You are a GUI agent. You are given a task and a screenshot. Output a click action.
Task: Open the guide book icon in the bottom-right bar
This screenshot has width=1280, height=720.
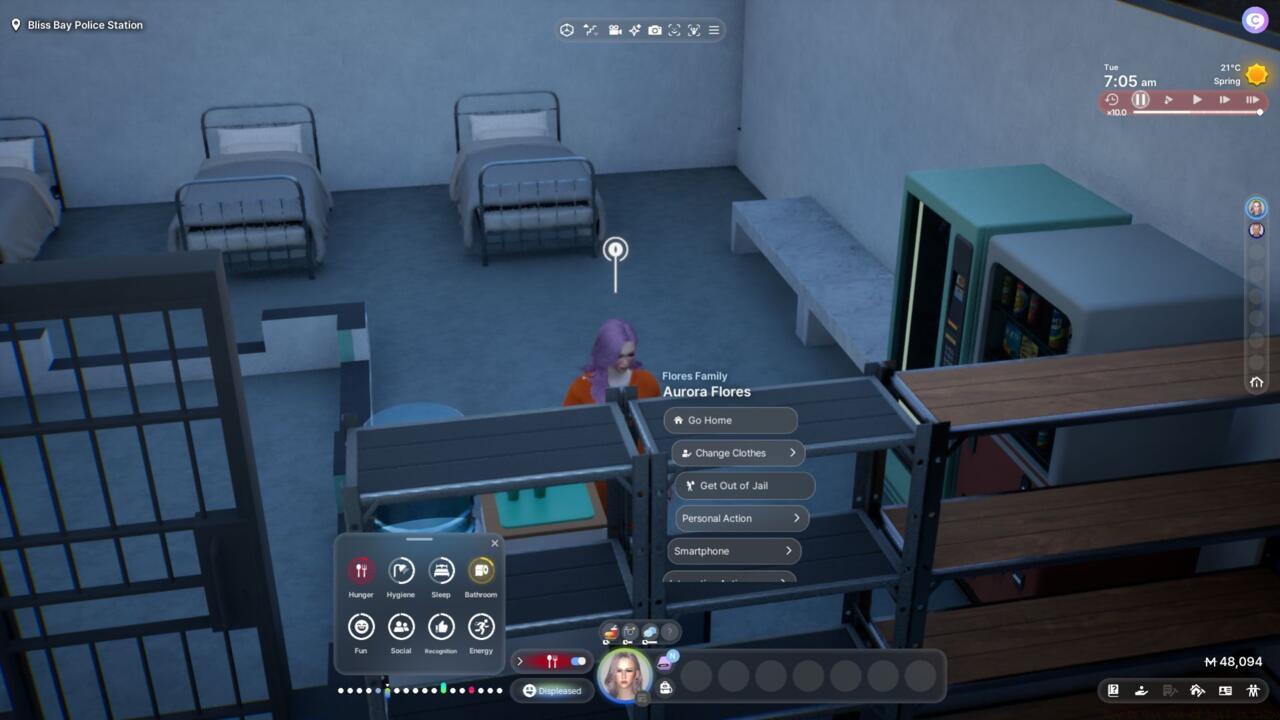pos(1112,691)
